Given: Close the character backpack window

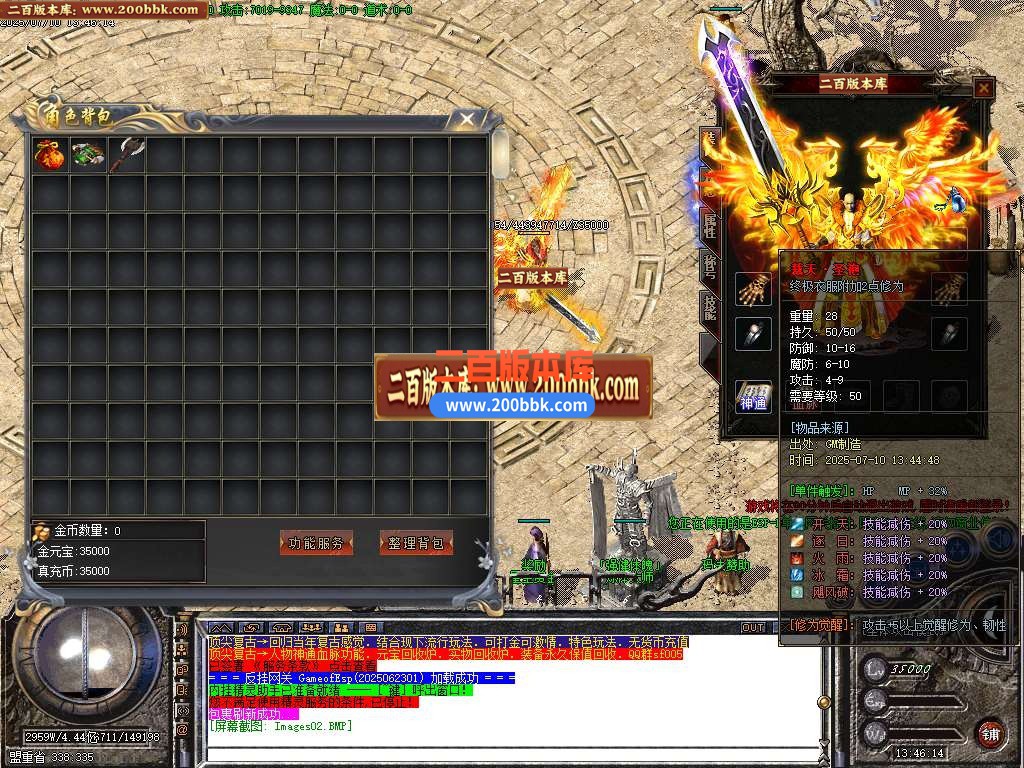Looking at the screenshot, I should point(467,120).
